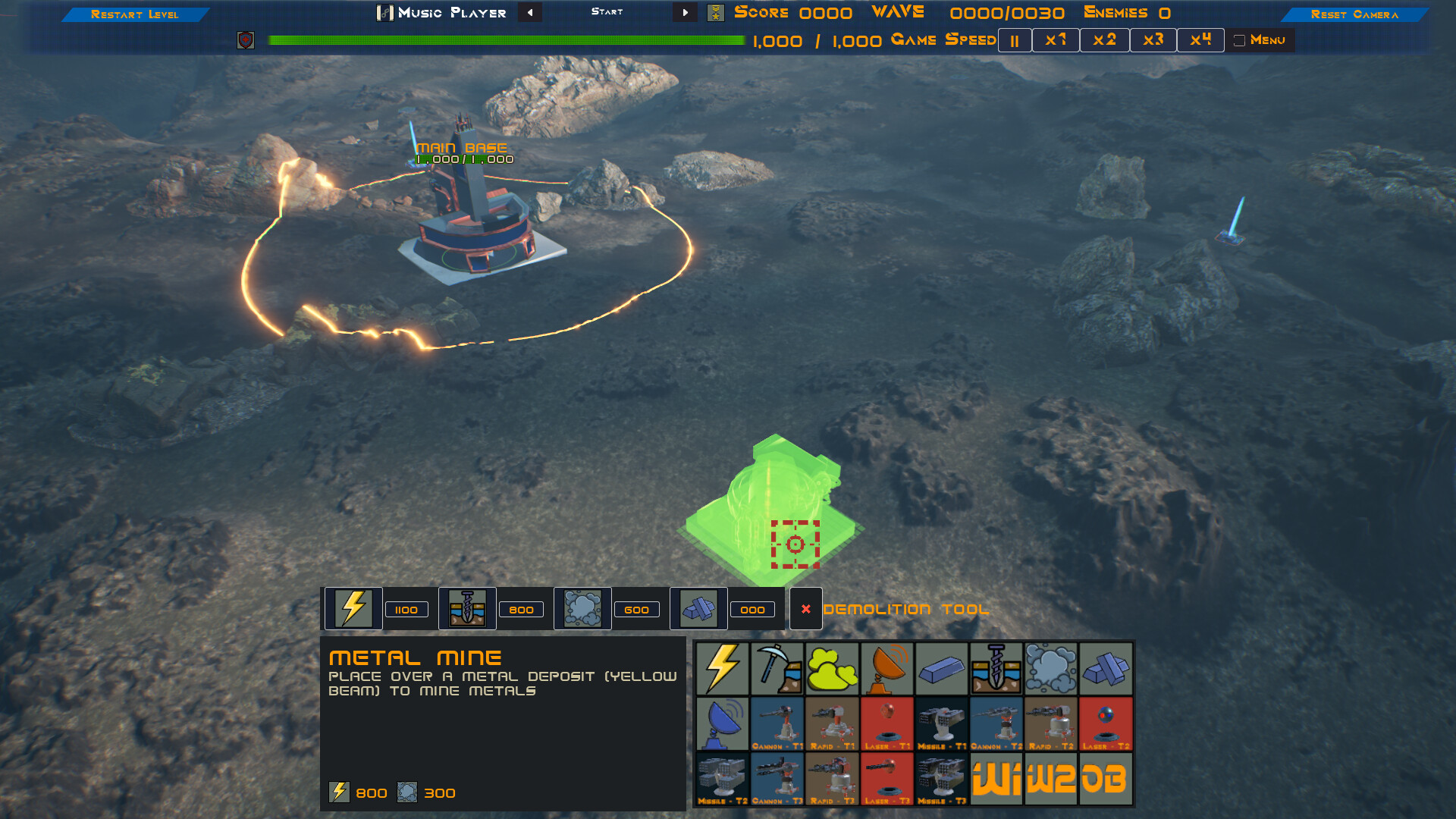The height and width of the screenshot is (819, 1456).
Task: Select the Laser T2 turret
Action: (1106, 724)
